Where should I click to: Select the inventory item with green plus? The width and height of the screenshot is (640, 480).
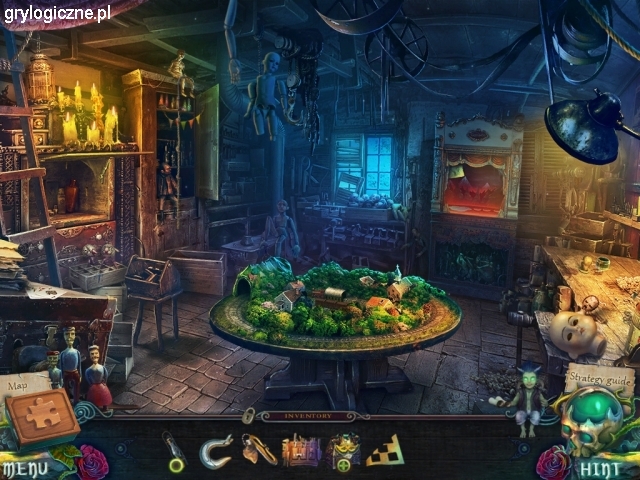[x=343, y=452]
